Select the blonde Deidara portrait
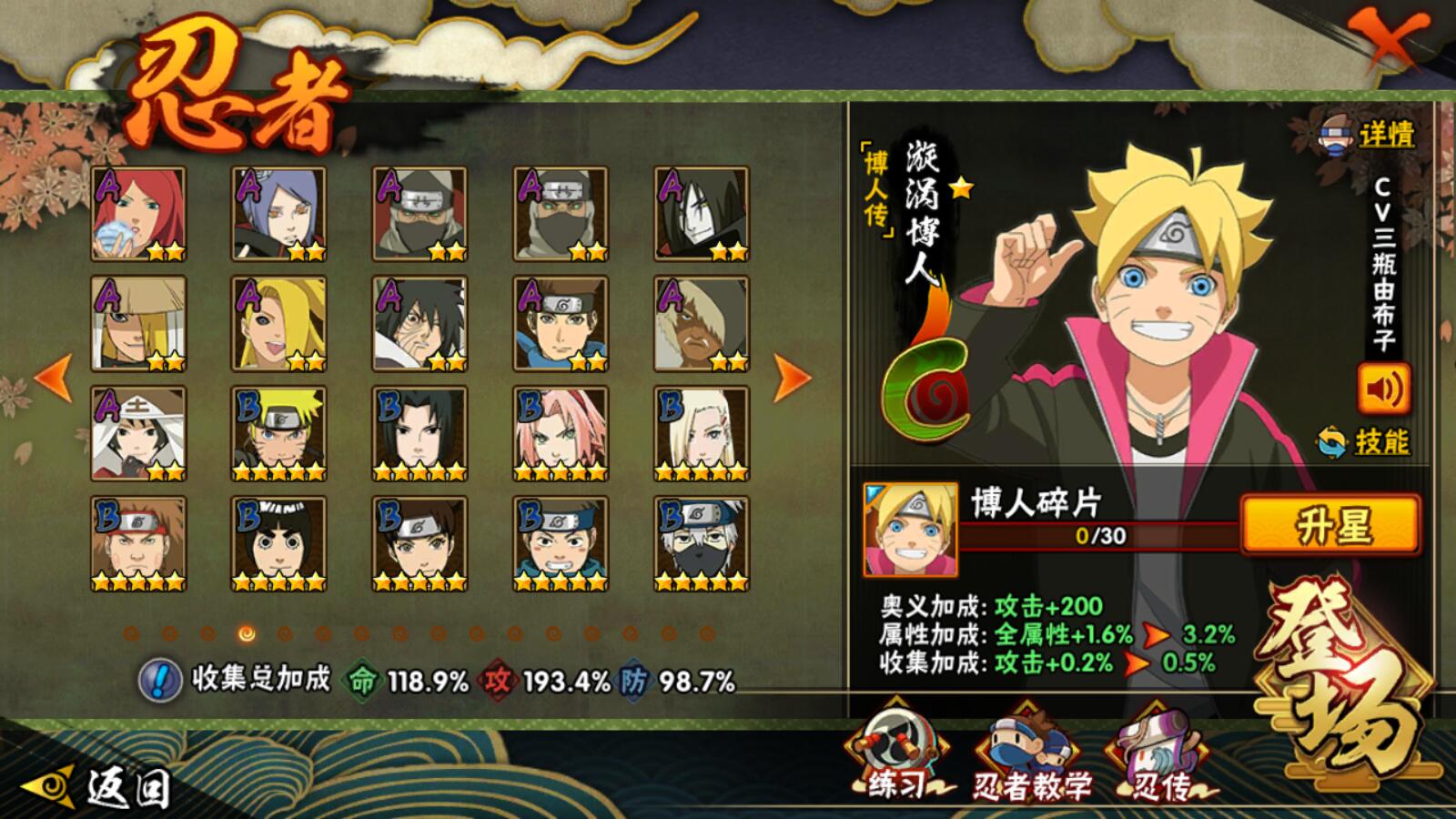The width and height of the screenshot is (1456, 819). click(278, 324)
